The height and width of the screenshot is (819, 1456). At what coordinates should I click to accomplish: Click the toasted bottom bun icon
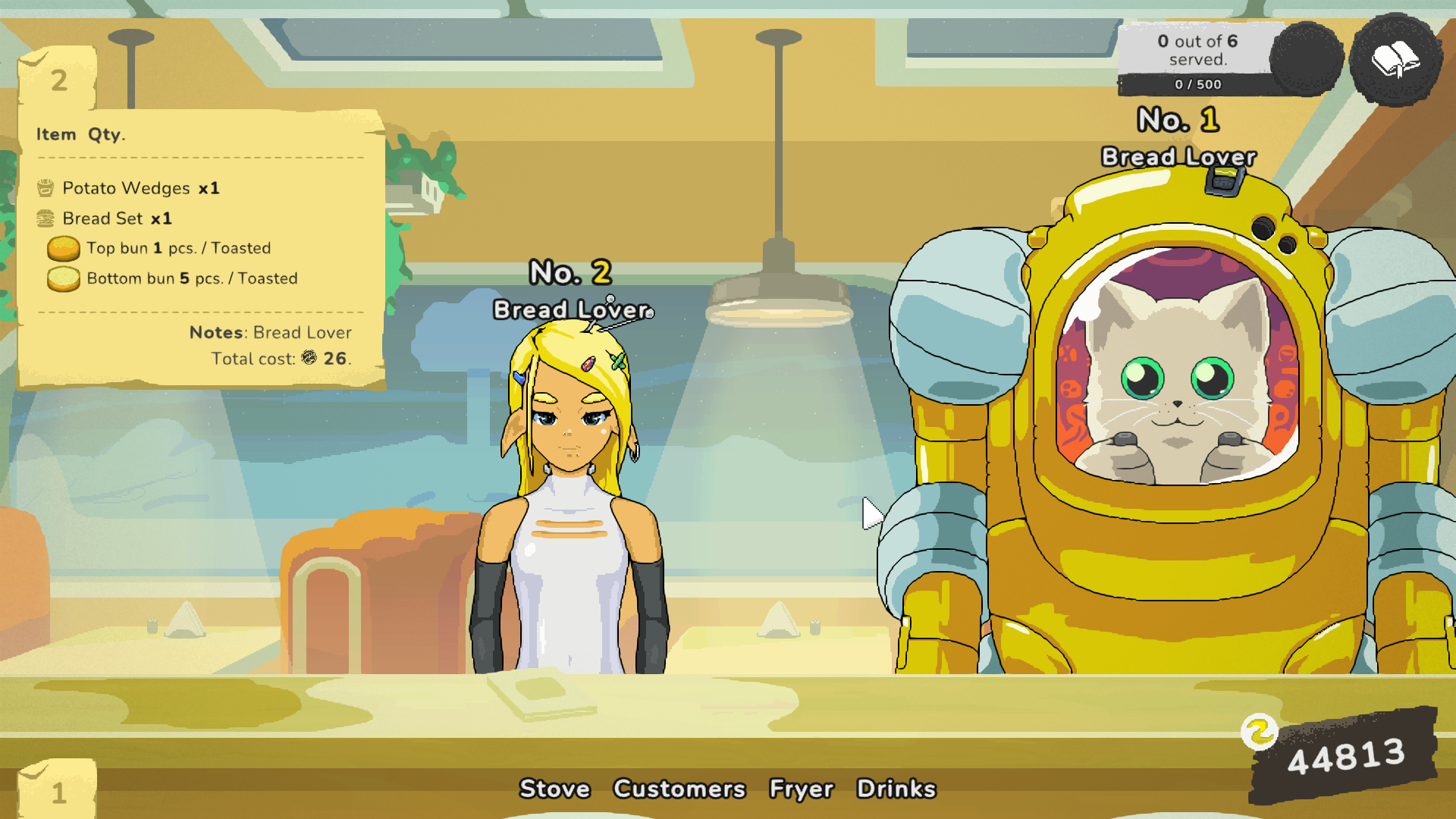click(64, 278)
